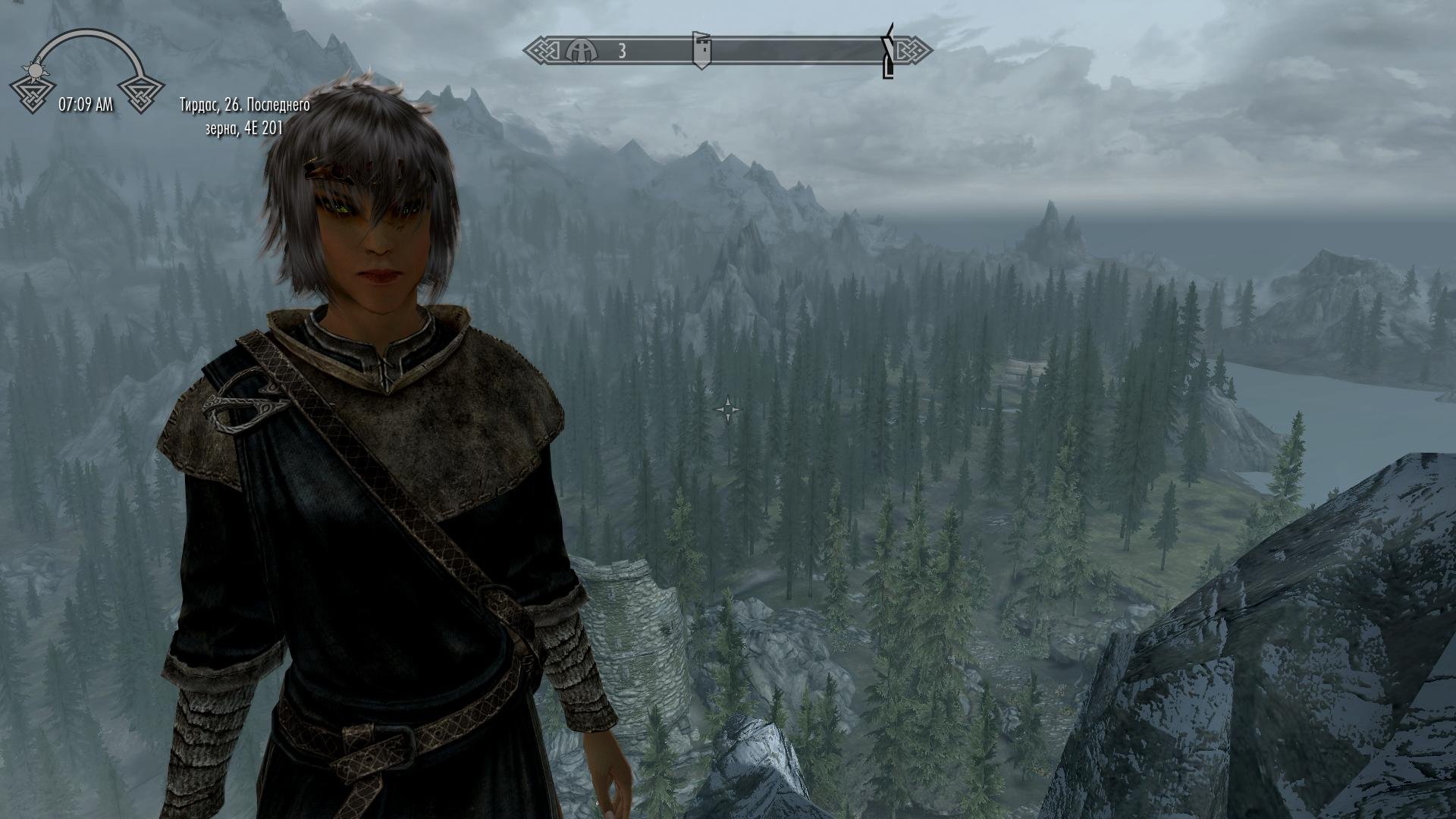Click the shield location marker on the compass
Image resolution: width=1456 pixels, height=819 pixels.
702,51
